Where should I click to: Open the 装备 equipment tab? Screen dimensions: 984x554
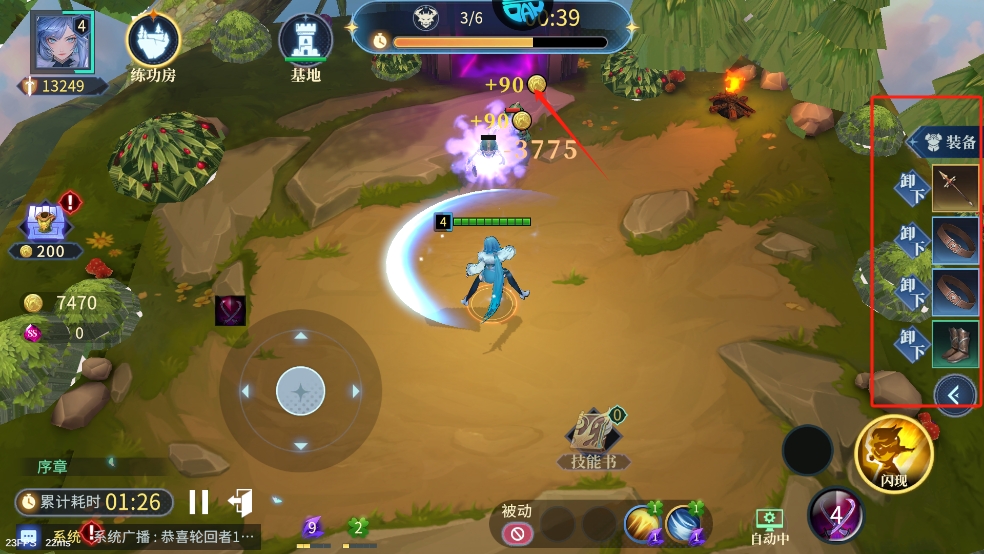[x=945, y=142]
